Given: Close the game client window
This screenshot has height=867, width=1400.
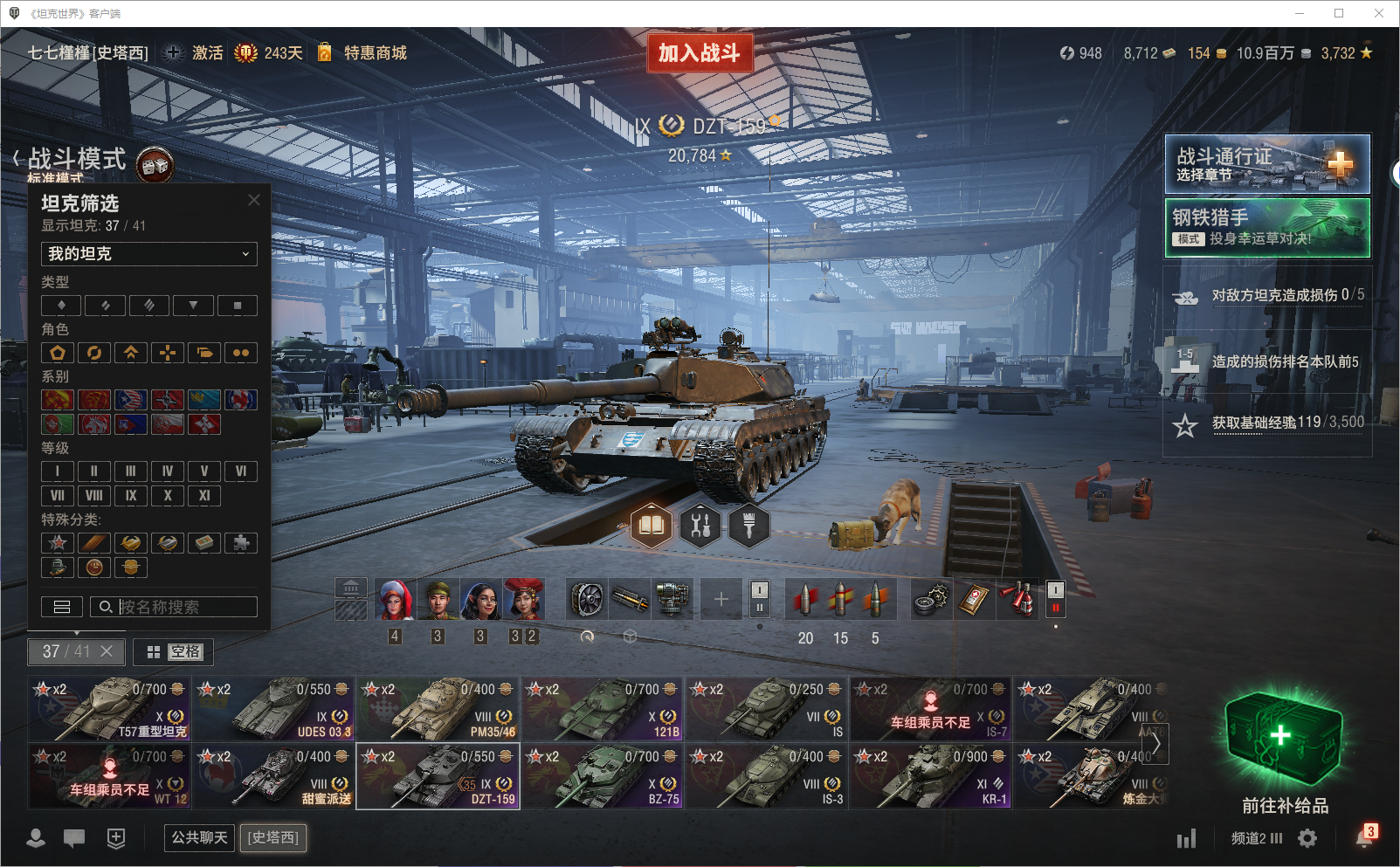Looking at the screenshot, I should [x=1379, y=13].
